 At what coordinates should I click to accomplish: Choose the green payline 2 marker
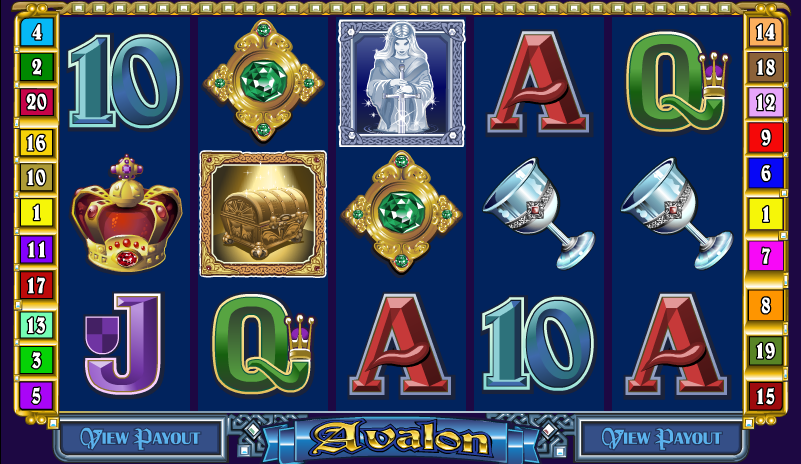coord(36,67)
